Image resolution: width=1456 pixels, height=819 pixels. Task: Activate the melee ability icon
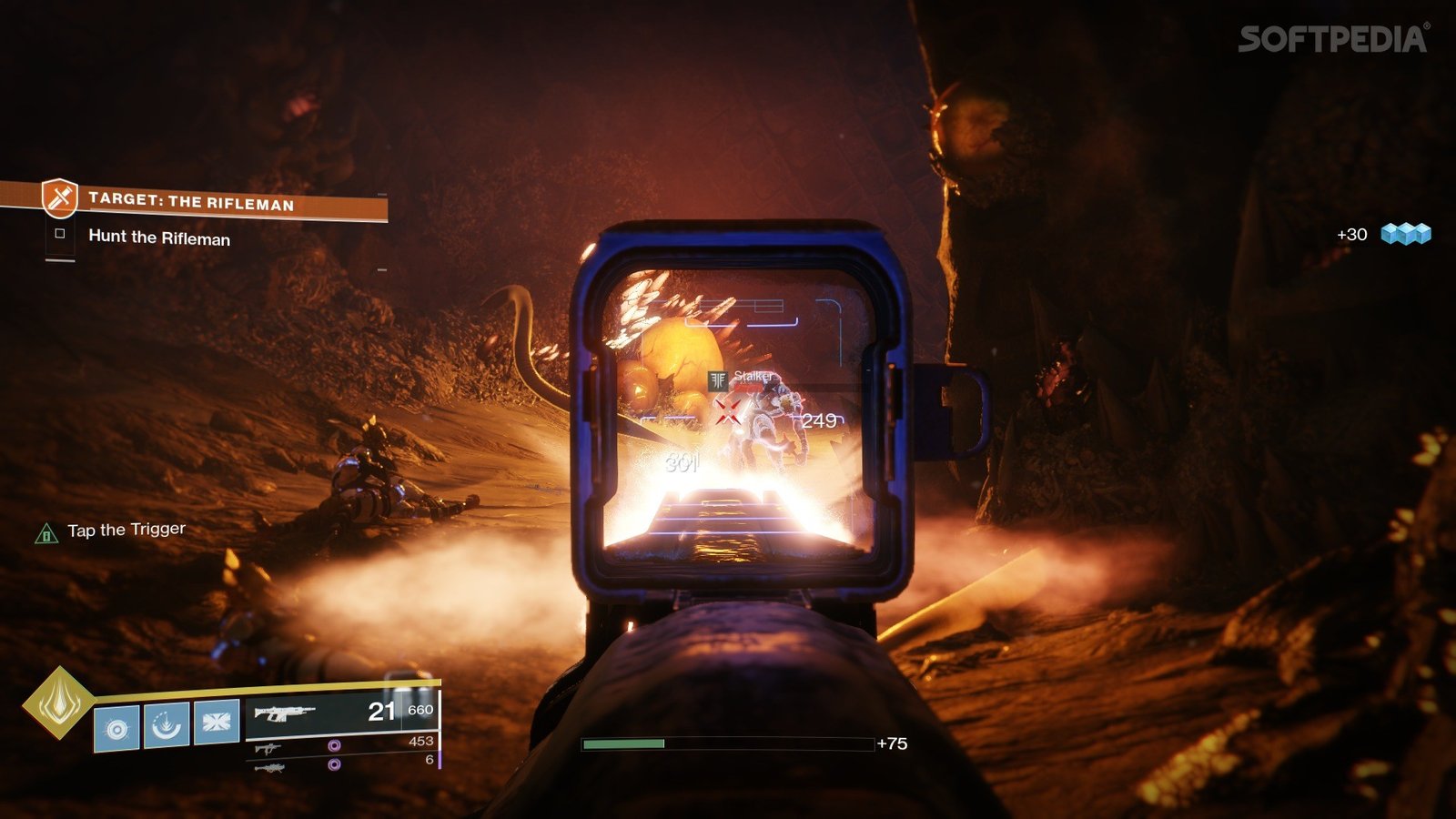(217, 721)
